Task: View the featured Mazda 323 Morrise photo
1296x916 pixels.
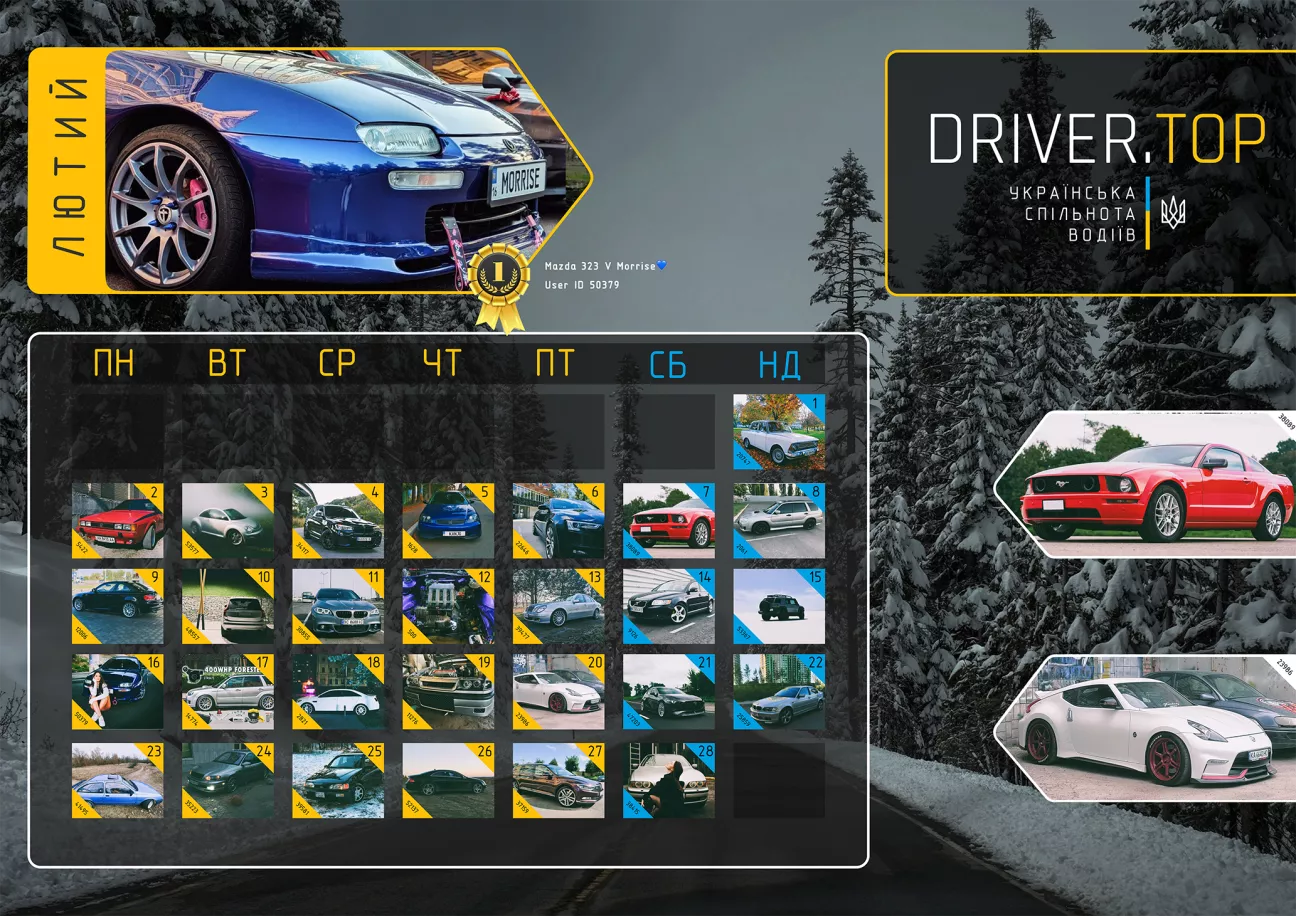Action: click(x=330, y=170)
